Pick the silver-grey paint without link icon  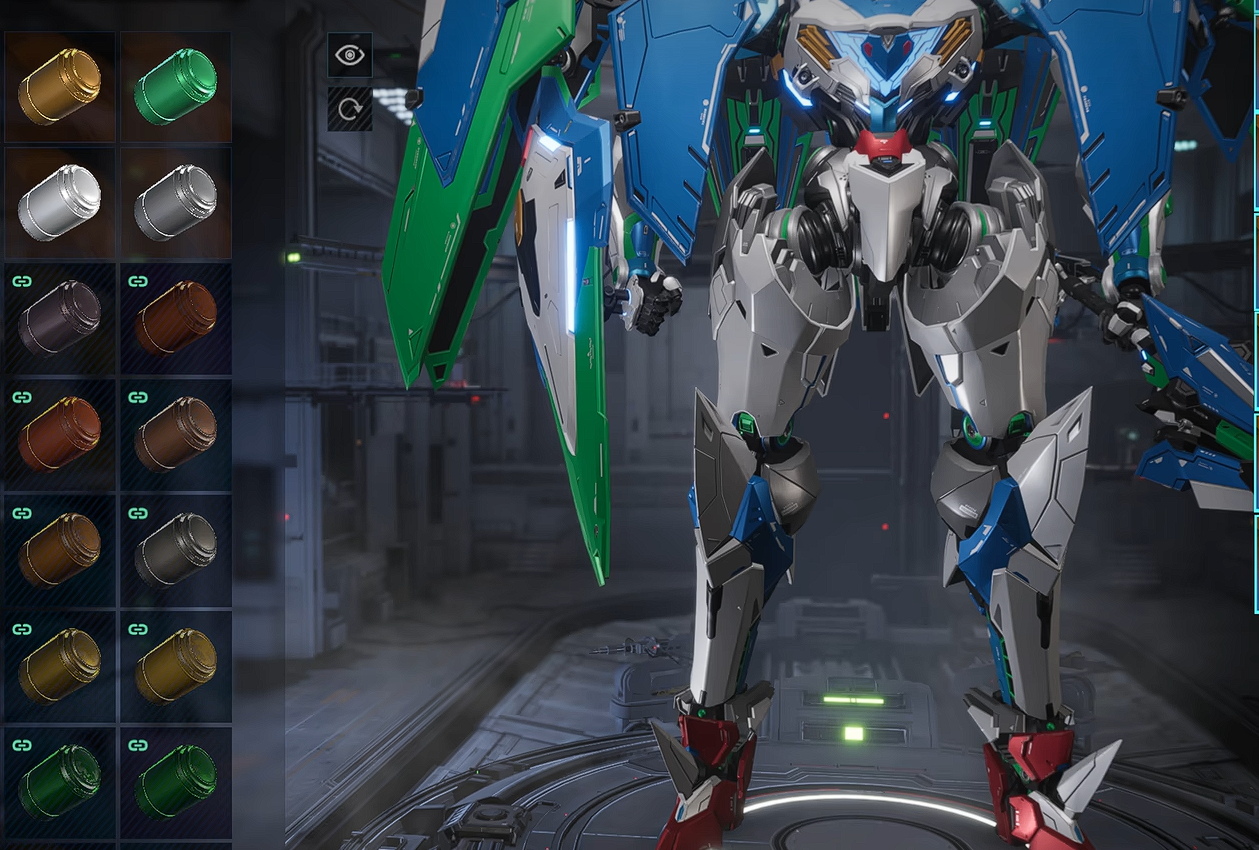175,202
